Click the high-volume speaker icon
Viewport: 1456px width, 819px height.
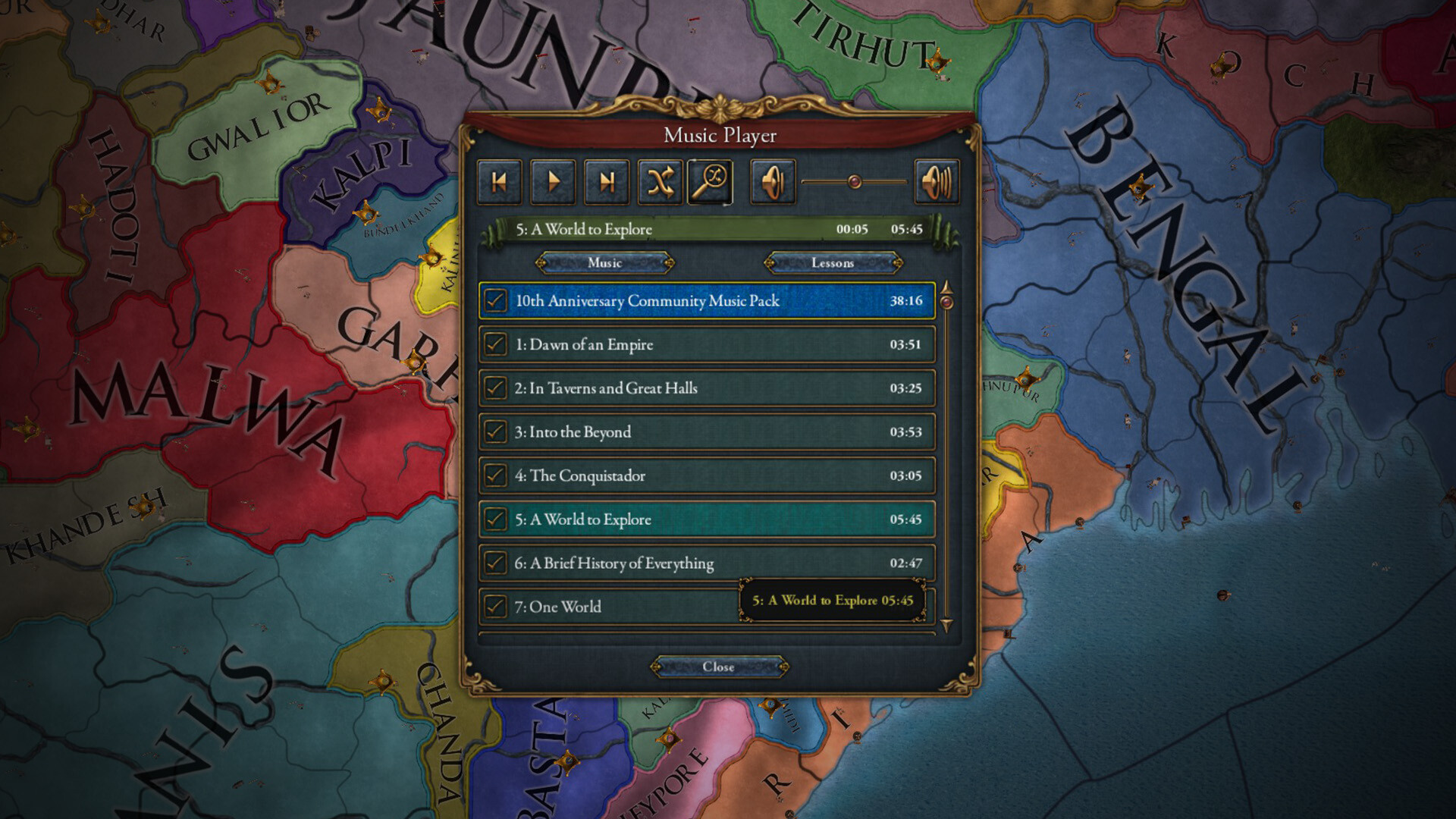click(x=937, y=181)
